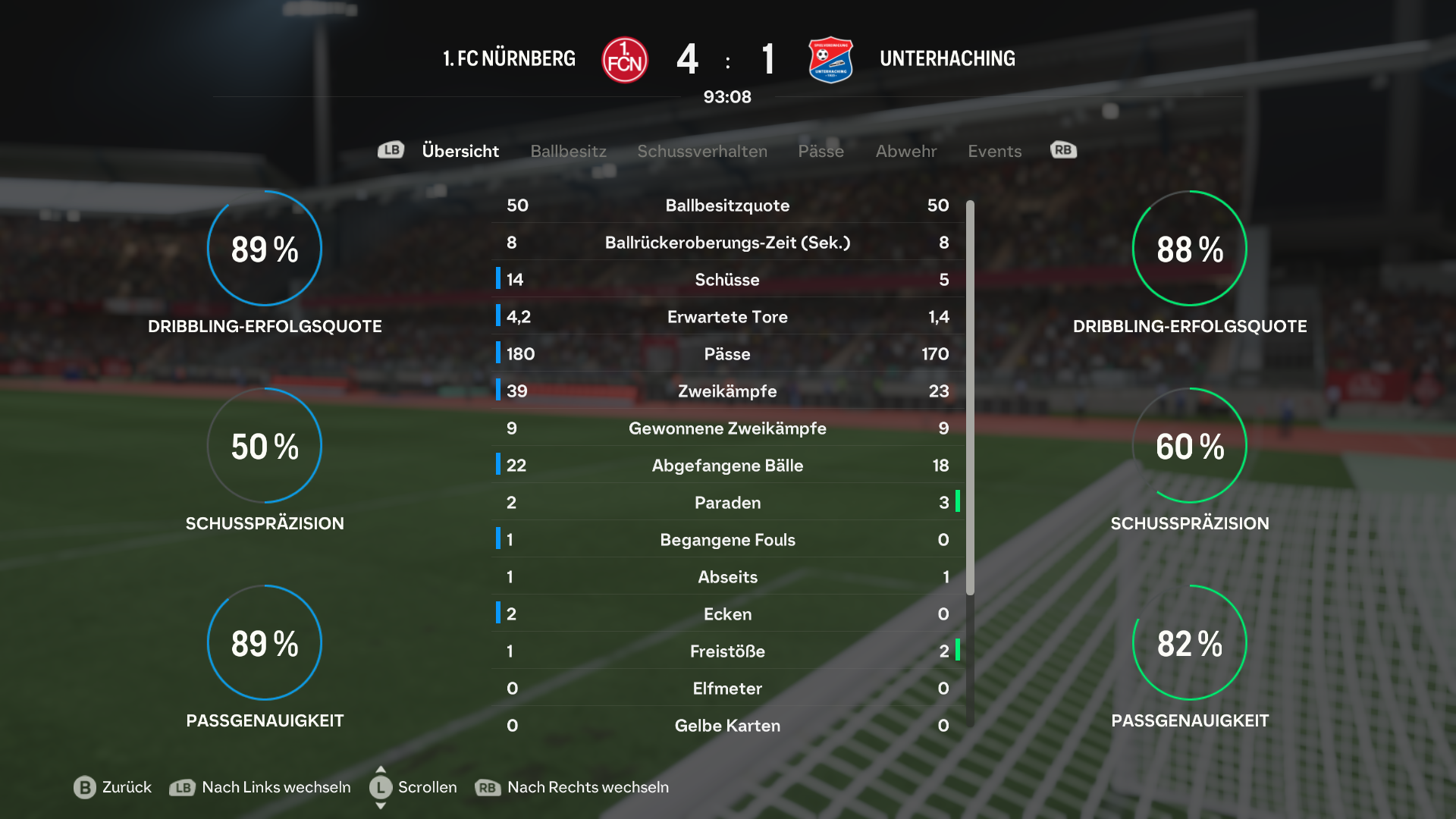Go back with the Zurück button
1456x819 pixels.
(x=114, y=787)
